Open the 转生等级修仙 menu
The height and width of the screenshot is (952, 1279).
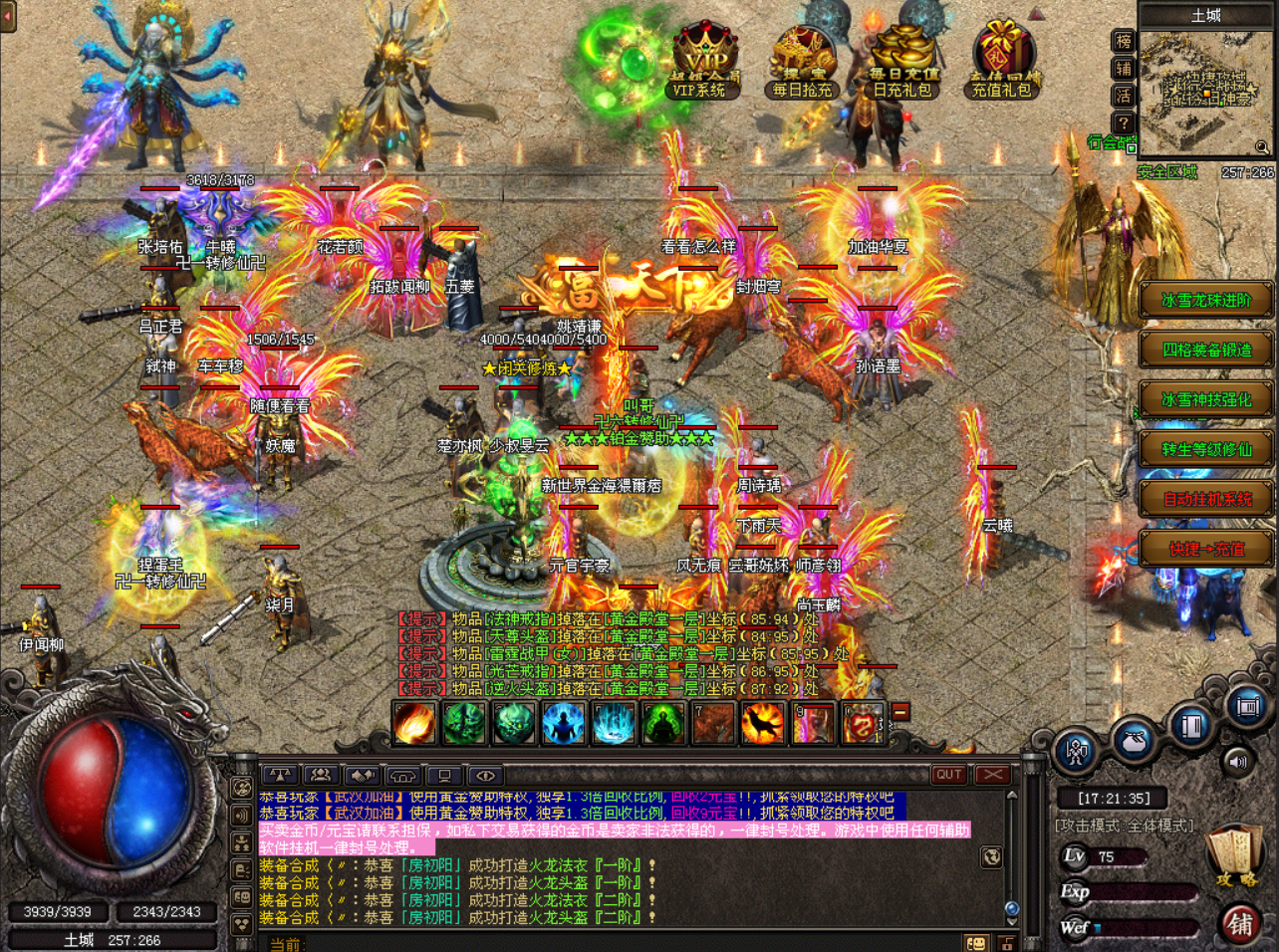click(1206, 450)
